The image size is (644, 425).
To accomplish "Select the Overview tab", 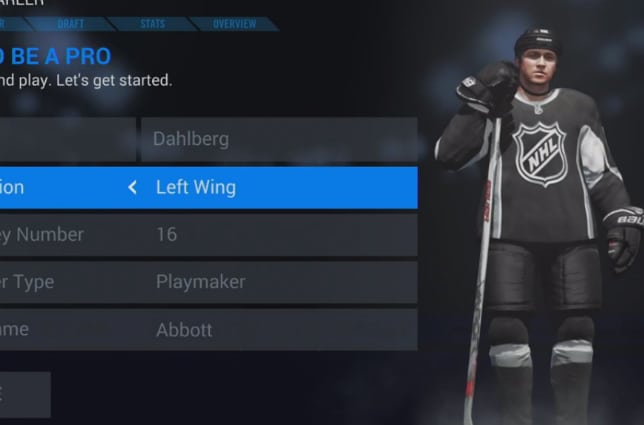I will coord(233,23).
